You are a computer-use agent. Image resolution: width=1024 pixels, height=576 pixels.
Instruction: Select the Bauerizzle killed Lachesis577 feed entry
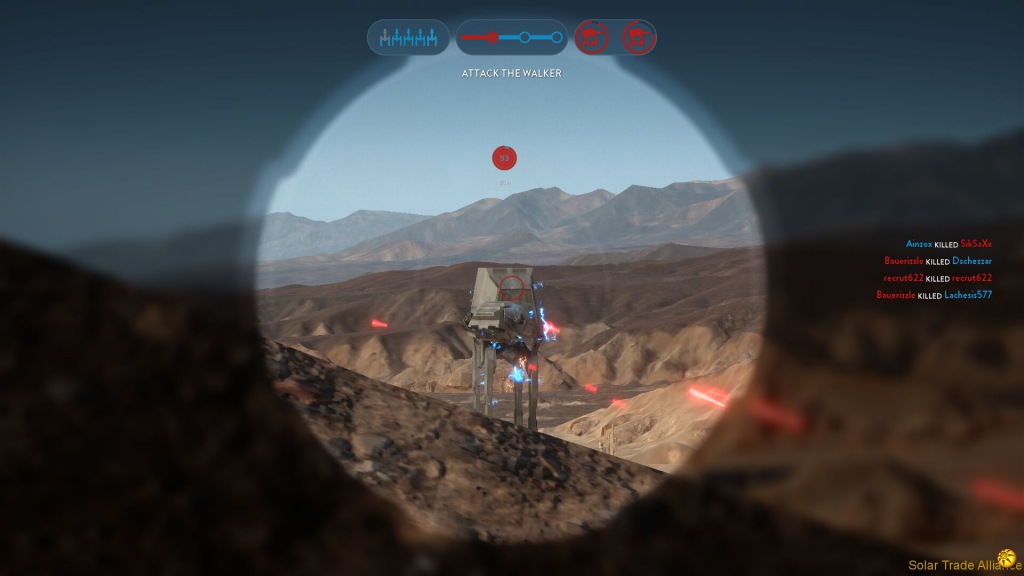click(934, 295)
